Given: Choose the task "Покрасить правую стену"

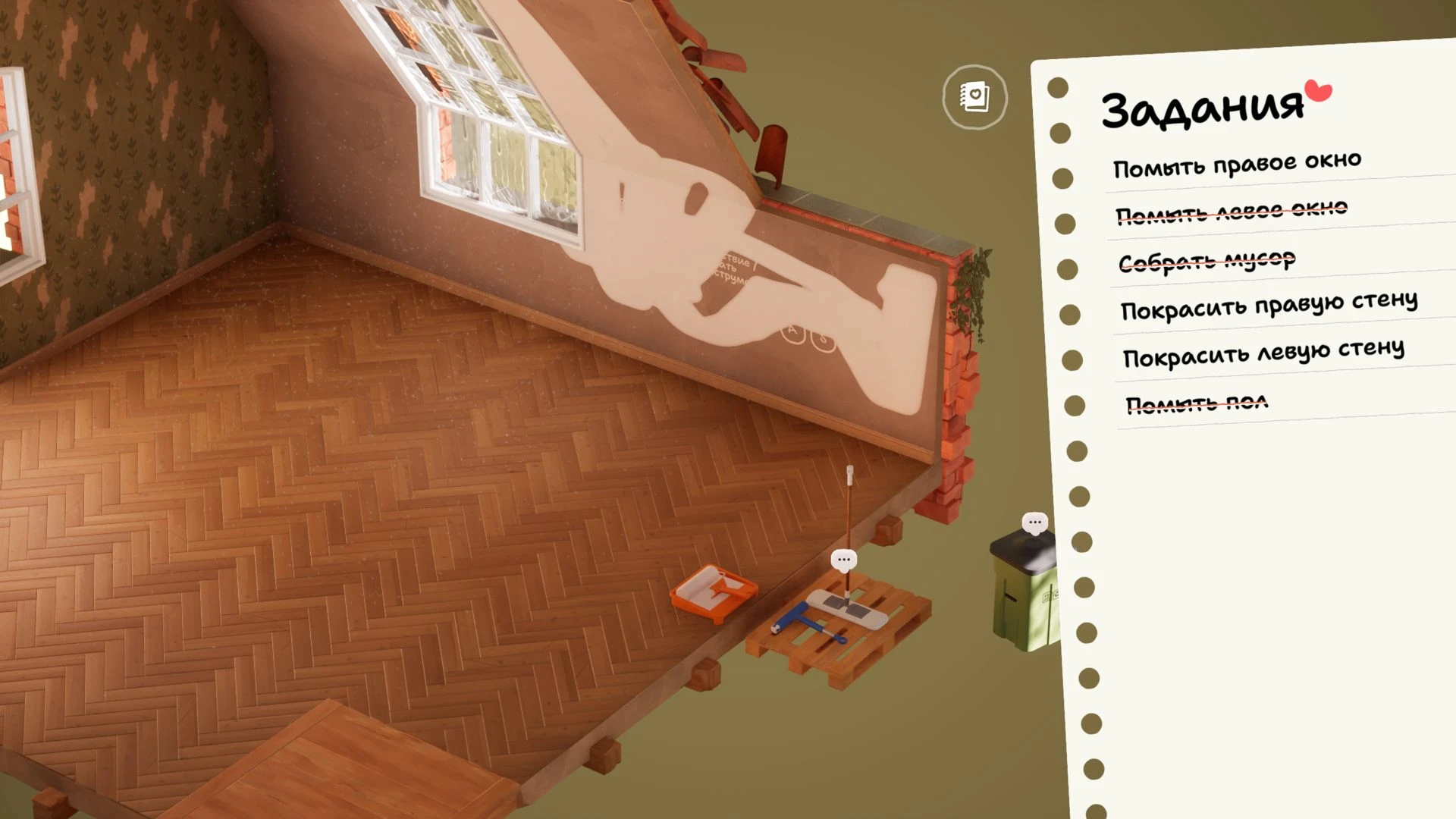Looking at the screenshot, I should click(1269, 307).
